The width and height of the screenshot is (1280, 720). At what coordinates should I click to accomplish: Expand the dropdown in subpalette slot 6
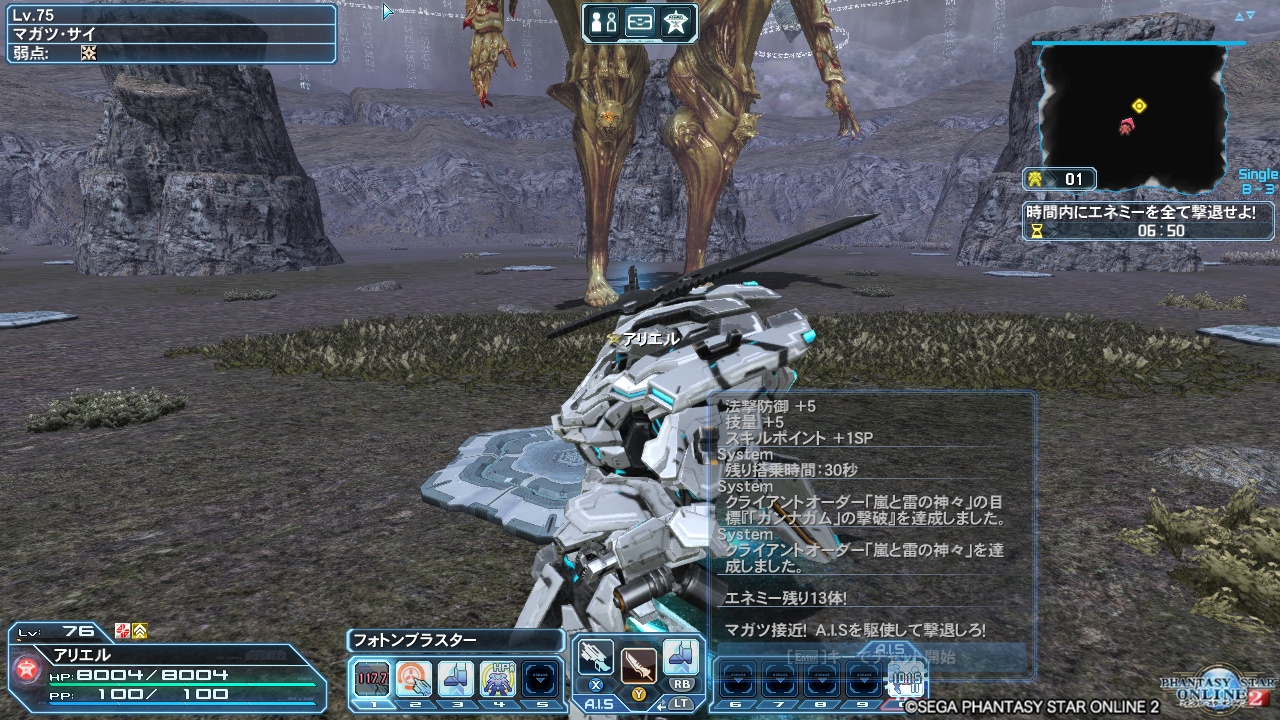[x=737, y=678]
